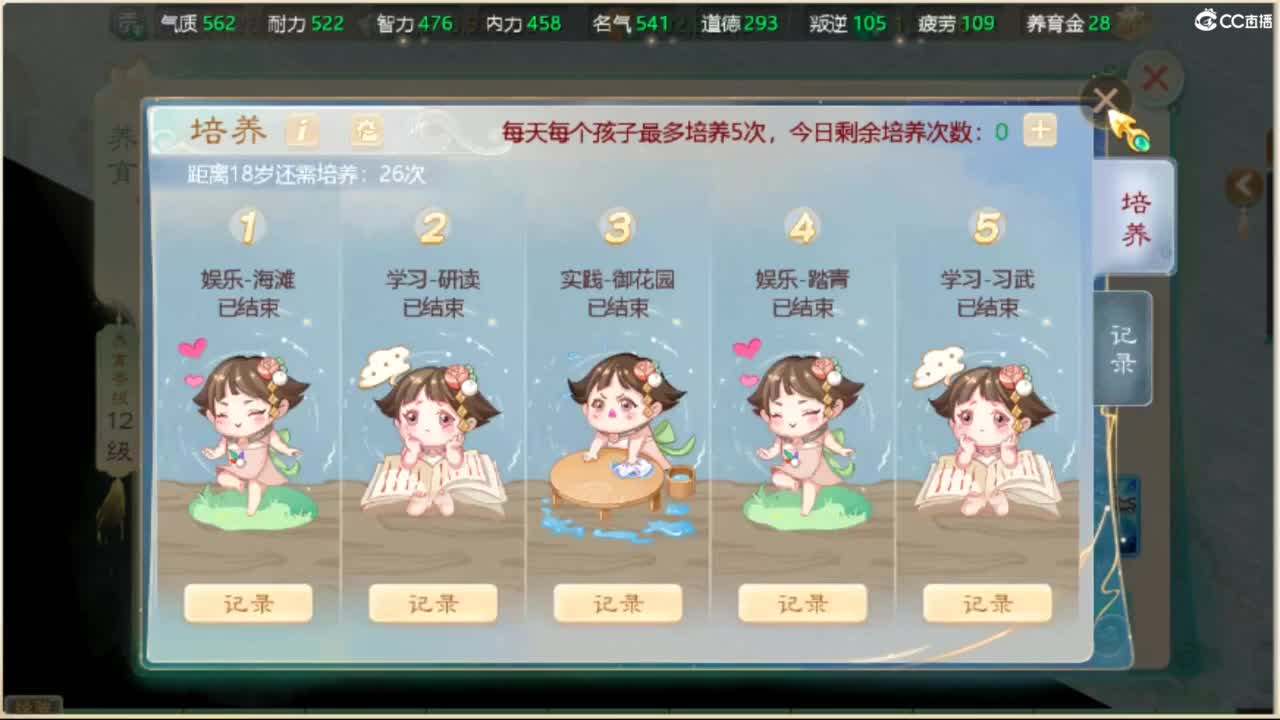Open the 培养 info icon
1280x720 pixels.
pyautogui.click(x=301, y=131)
